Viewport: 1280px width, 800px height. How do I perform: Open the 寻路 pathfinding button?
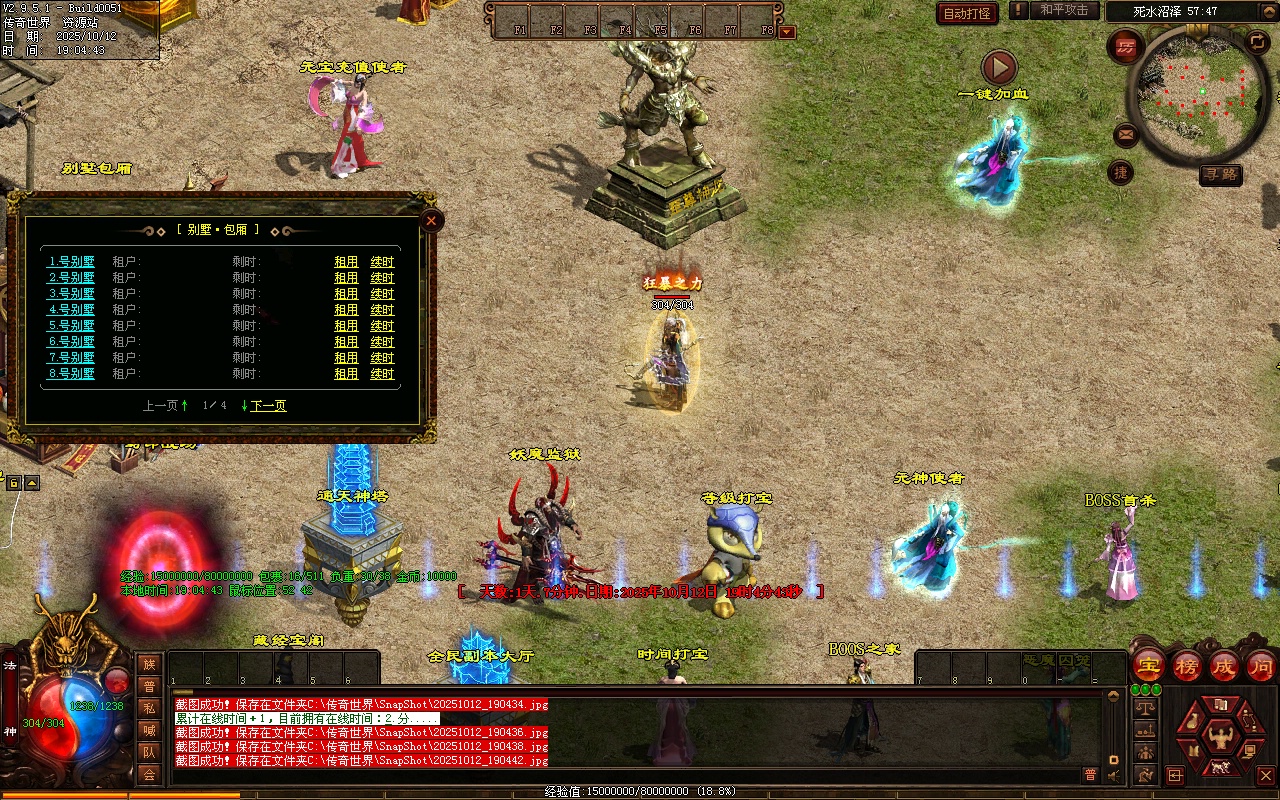coord(1220,175)
